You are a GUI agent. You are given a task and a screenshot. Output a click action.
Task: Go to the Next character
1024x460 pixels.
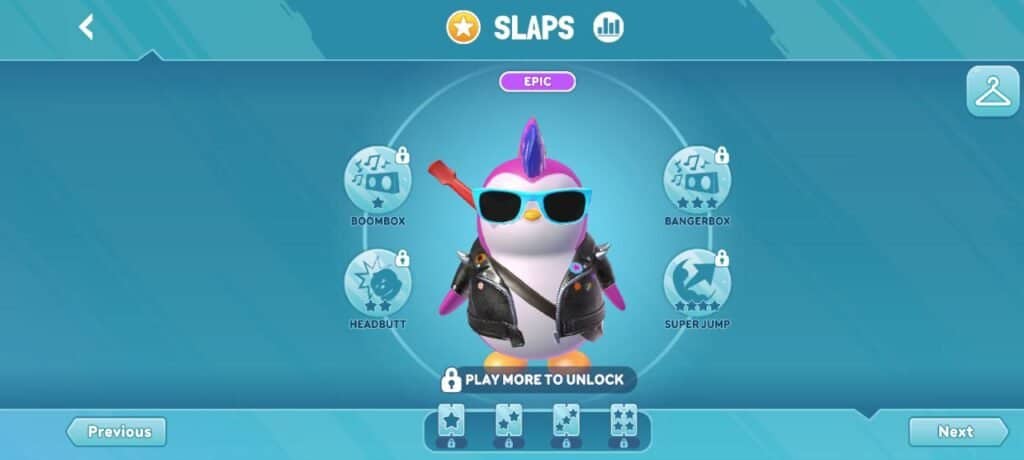pos(956,432)
